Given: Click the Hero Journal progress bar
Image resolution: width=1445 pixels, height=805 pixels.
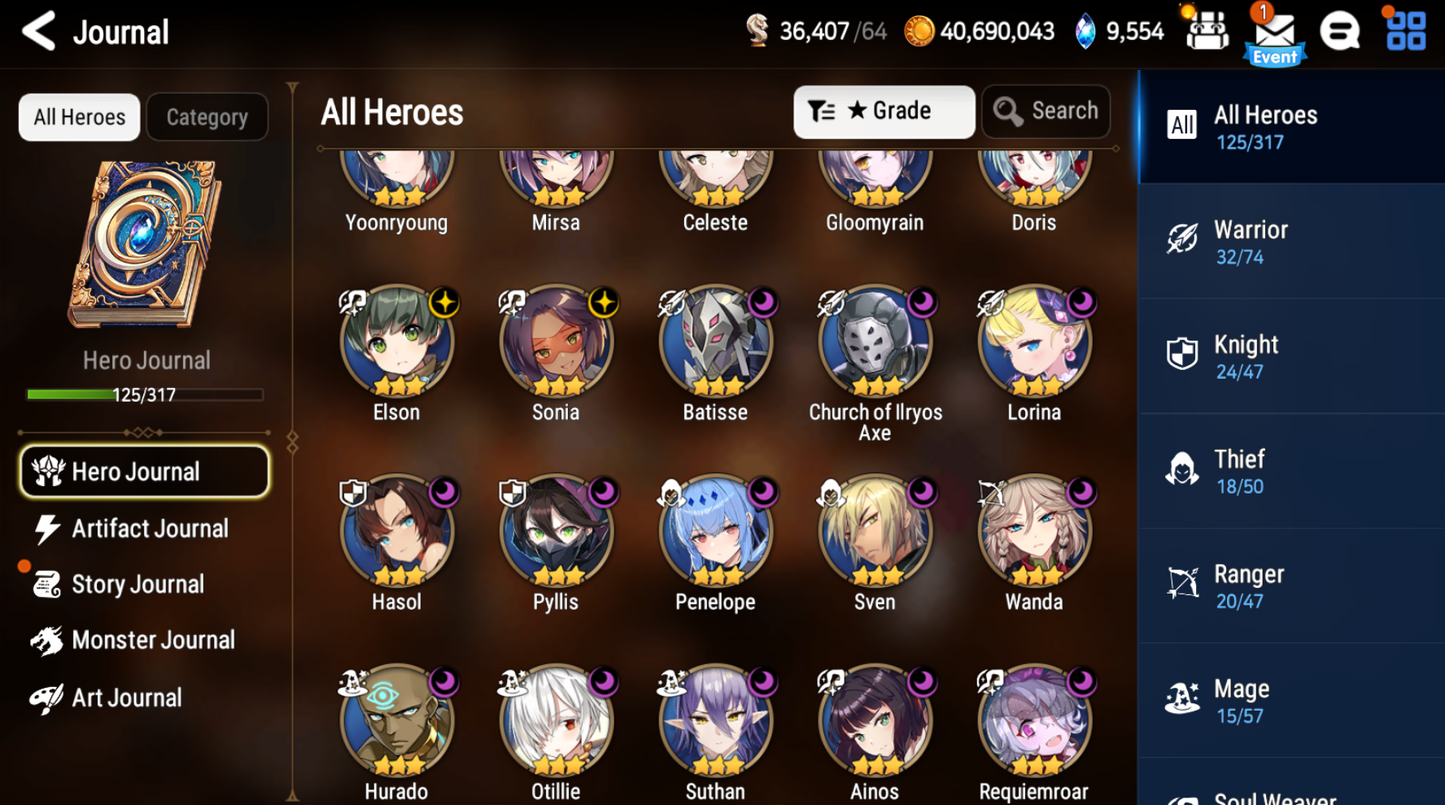Looking at the screenshot, I should click(146, 394).
